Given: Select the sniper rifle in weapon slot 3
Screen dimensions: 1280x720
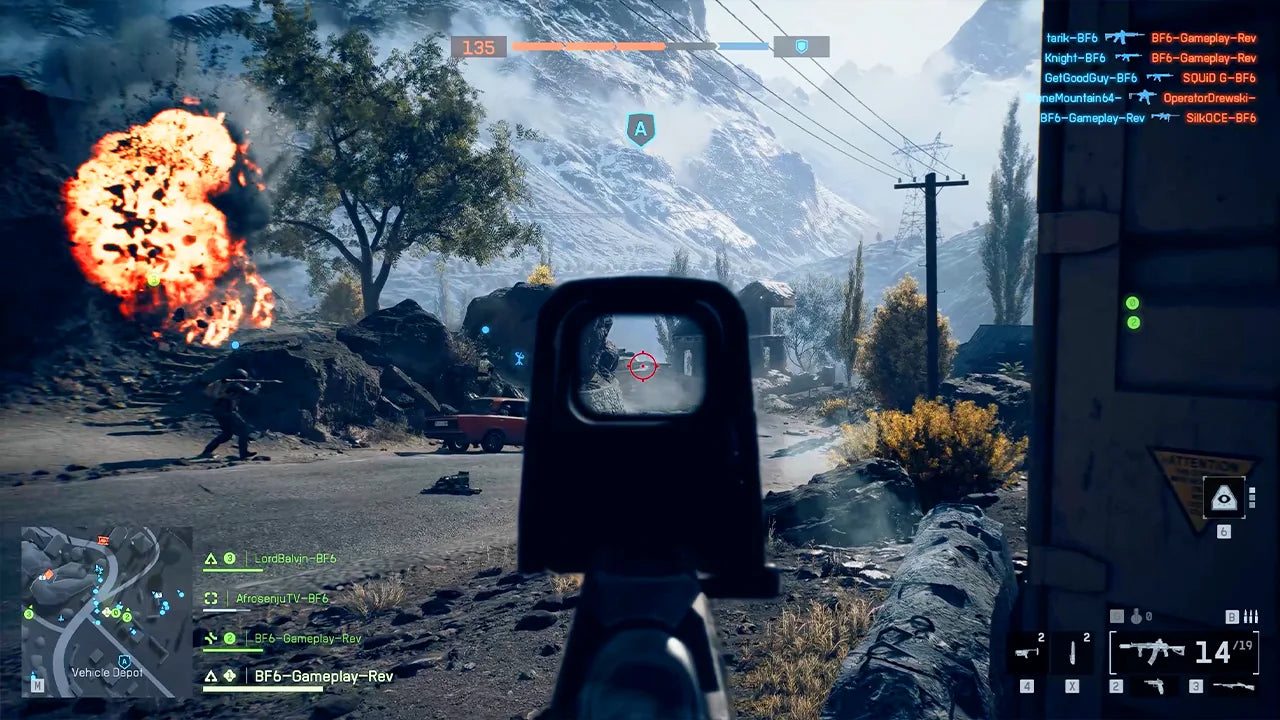Looking at the screenshot, I should [1232, 687].
